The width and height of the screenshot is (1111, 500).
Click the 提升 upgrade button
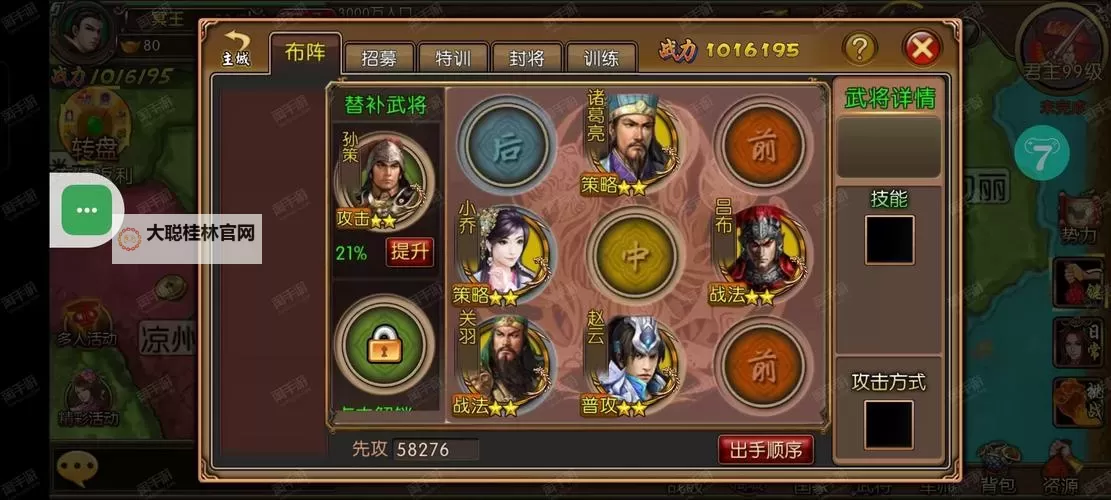pyautogui.click(x=409, y=251)
